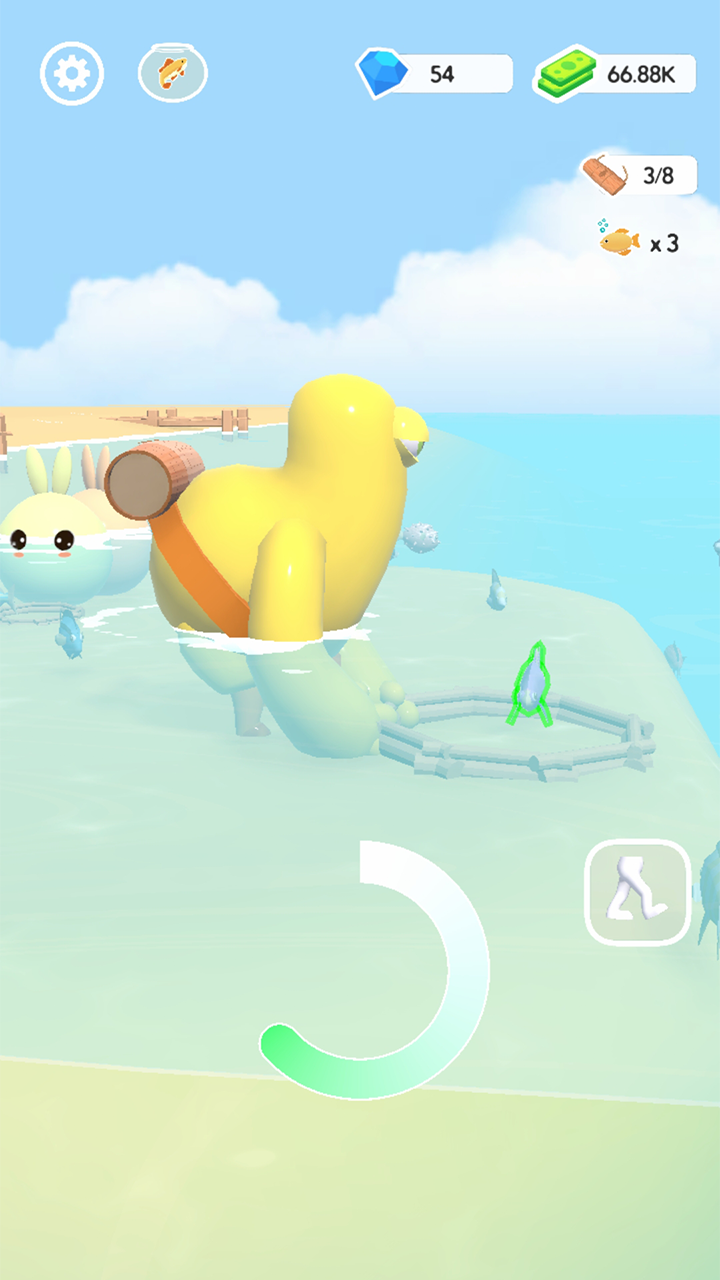This screenshot has height=1280, width=720.
Task: Open the fishbowl collection
Action: coord(172,73)
